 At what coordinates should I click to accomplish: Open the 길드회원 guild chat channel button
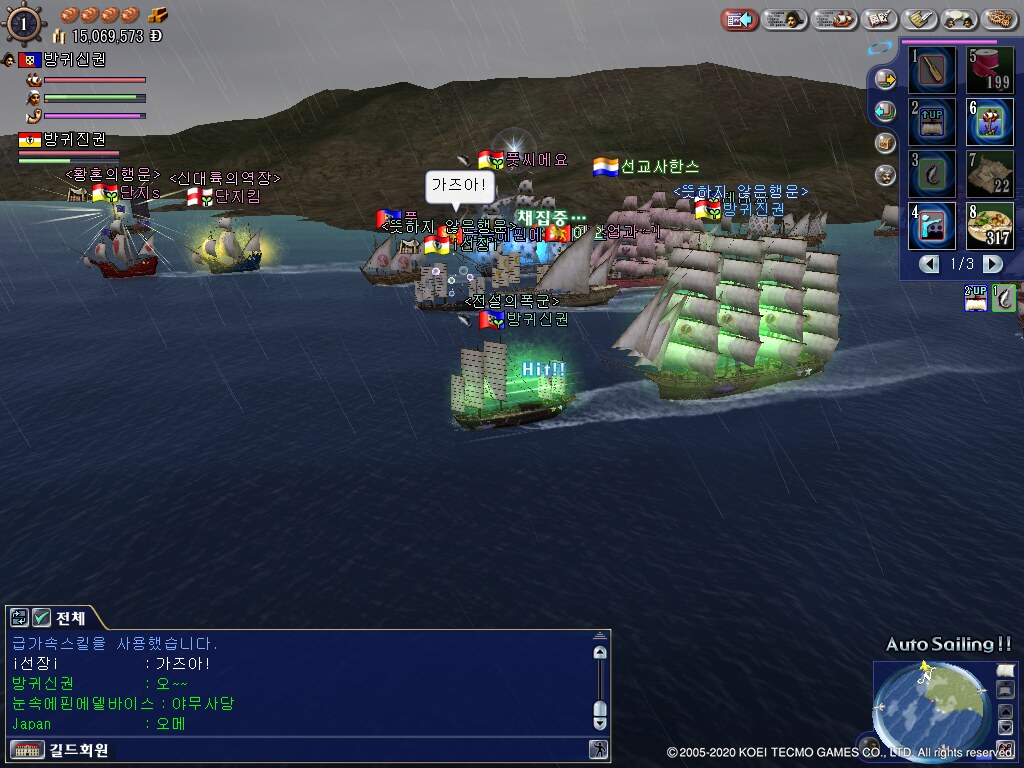[x=60, y=749]
